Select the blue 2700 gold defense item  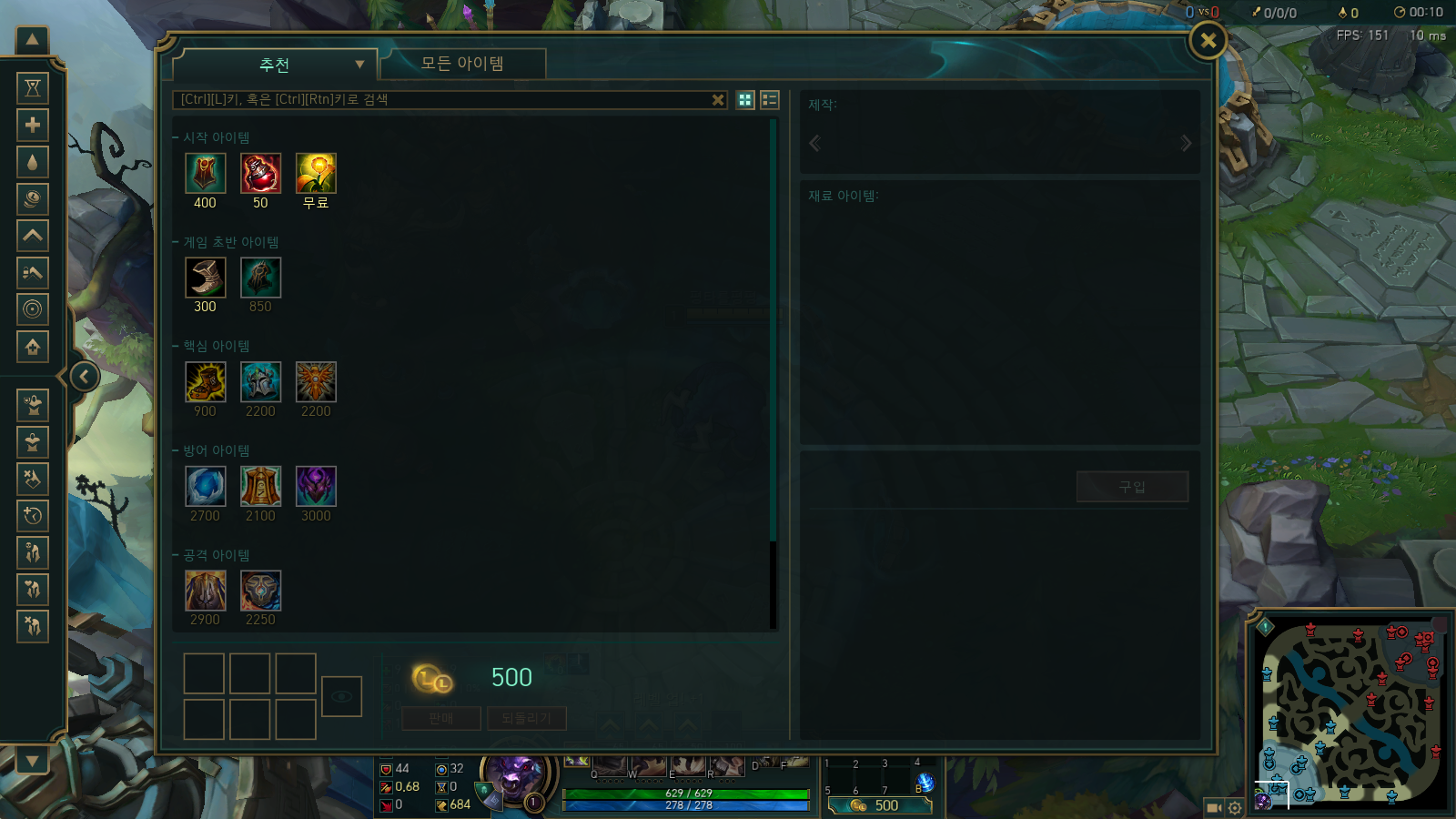point(206,486)
